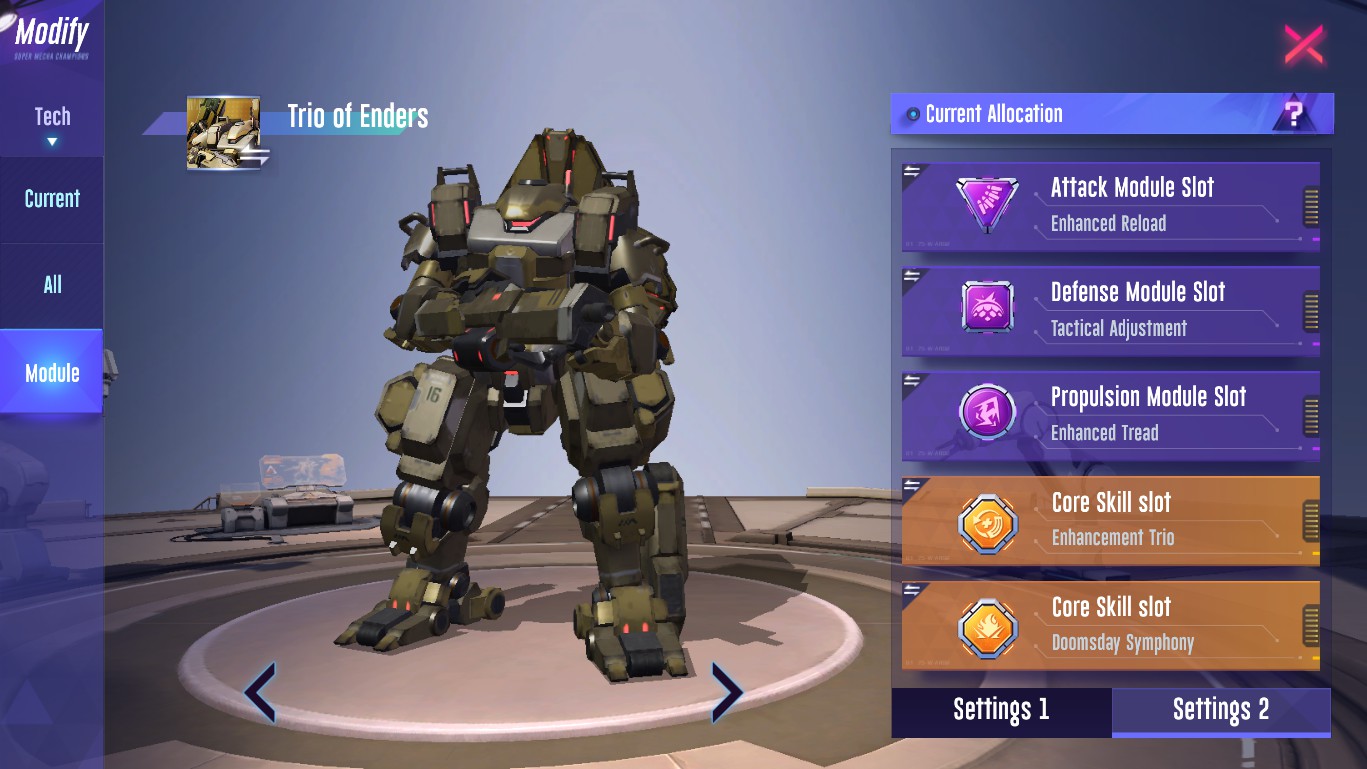Pick the Doomsday Symphony core skill slot
This screenshot has height=769, width=1367.
1110,625
